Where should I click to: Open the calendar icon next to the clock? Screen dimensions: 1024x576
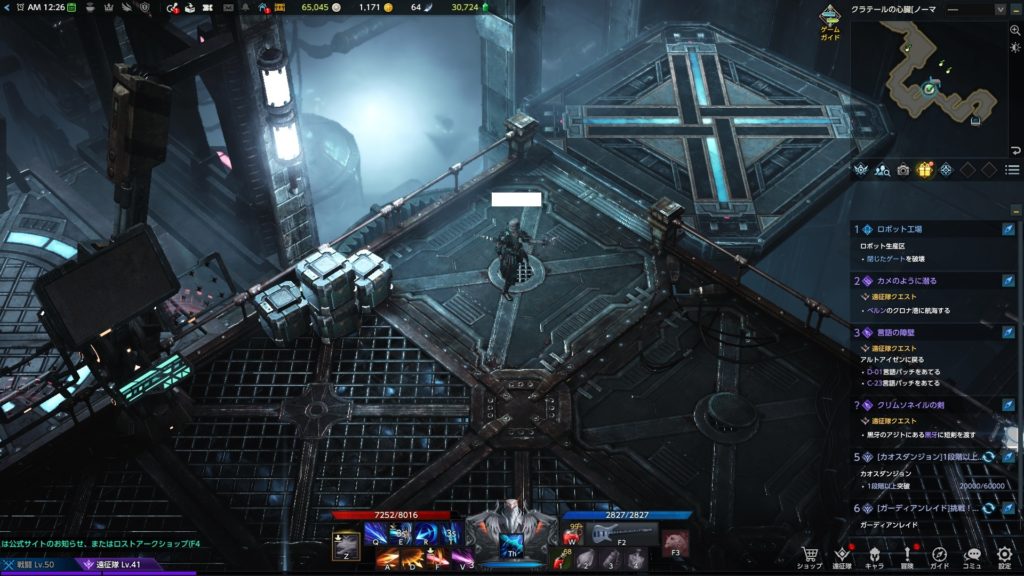click(71, 8)
